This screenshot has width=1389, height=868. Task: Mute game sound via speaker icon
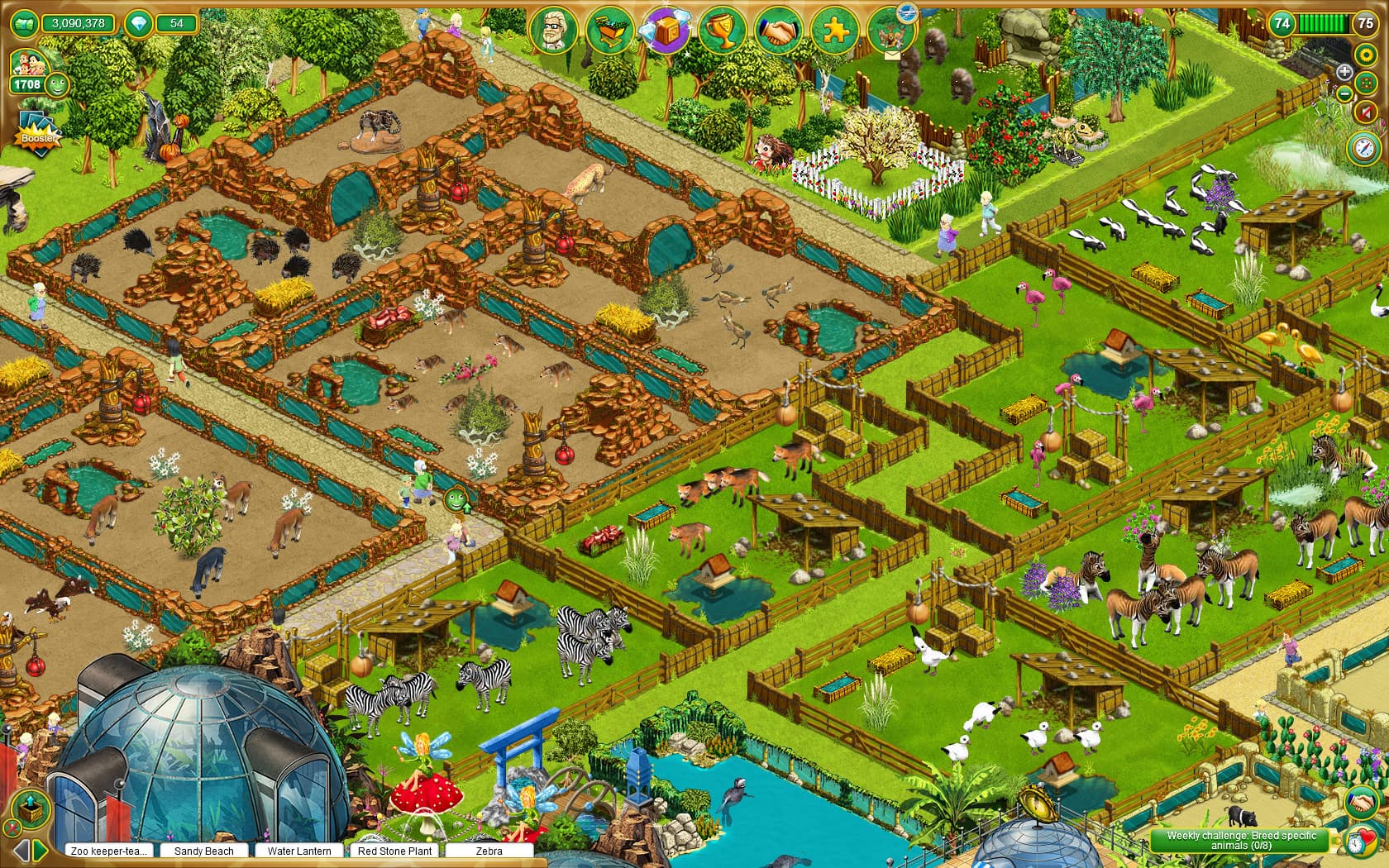click(x=1365, y=111)
